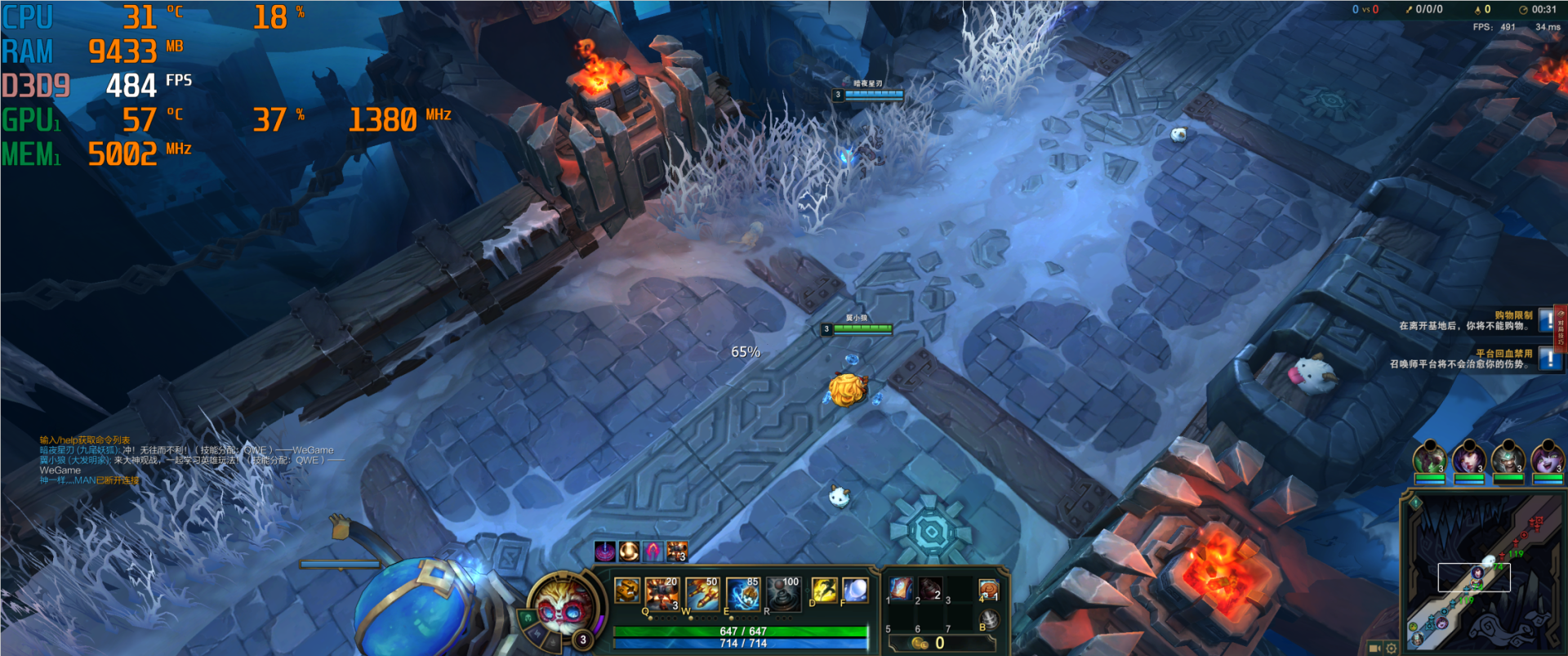Viewport: 1568px width, 656px height.
Task: Drink the potion in item slot 2
Action: coord(930,588)
